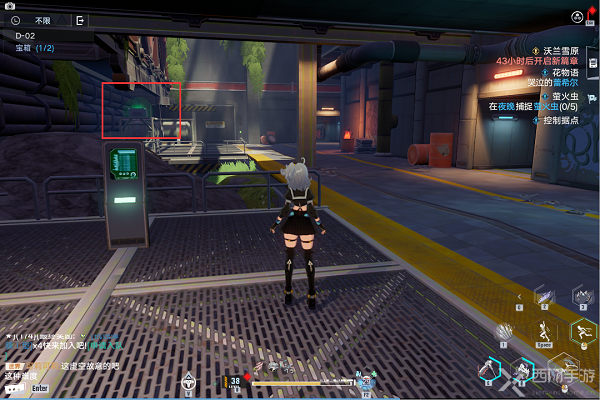600x400 pixels.
Task: Open the 沃兰雪原 quest tracker entry
Action: (561, 49)
